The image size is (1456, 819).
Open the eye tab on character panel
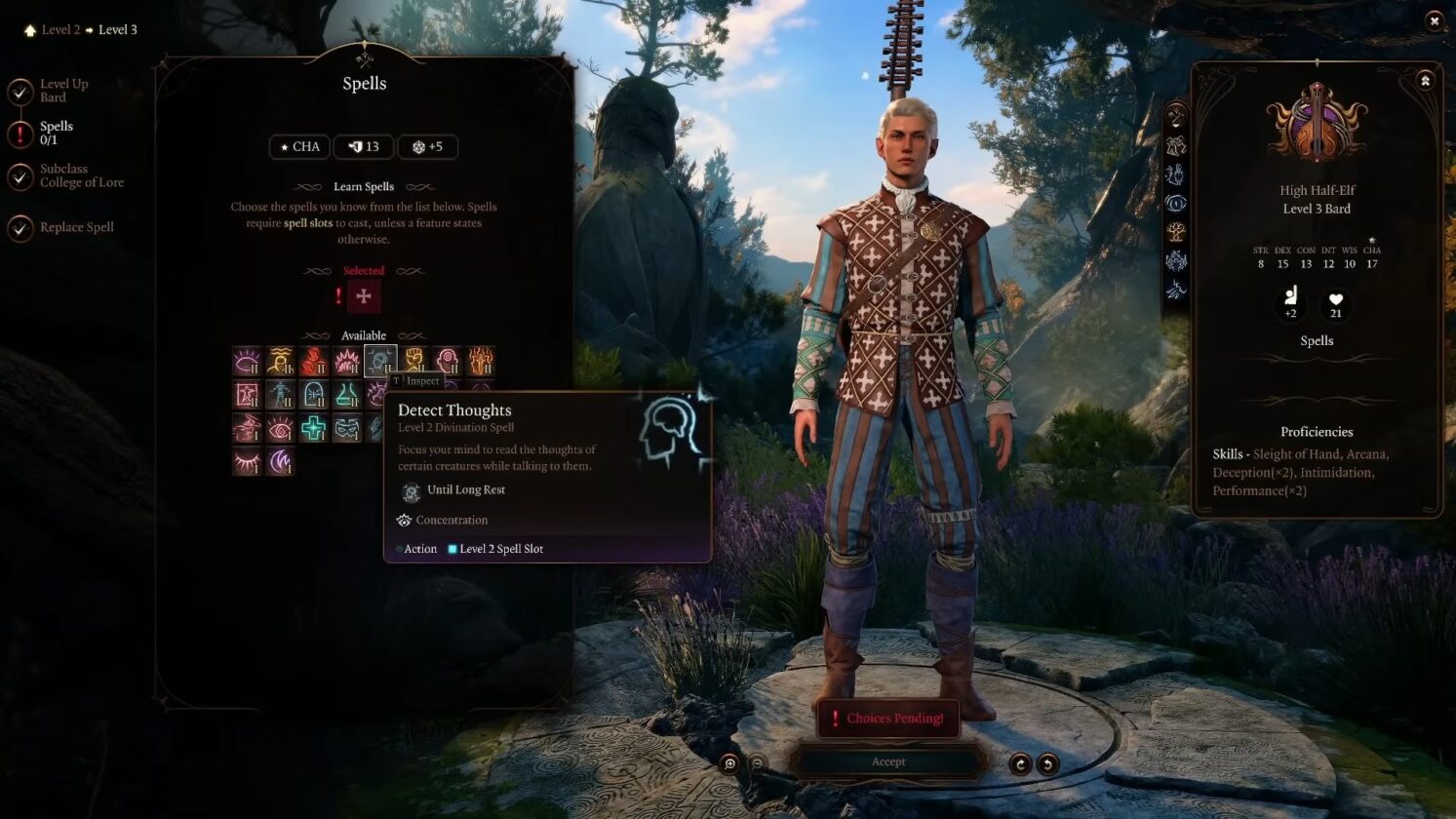1176,204
